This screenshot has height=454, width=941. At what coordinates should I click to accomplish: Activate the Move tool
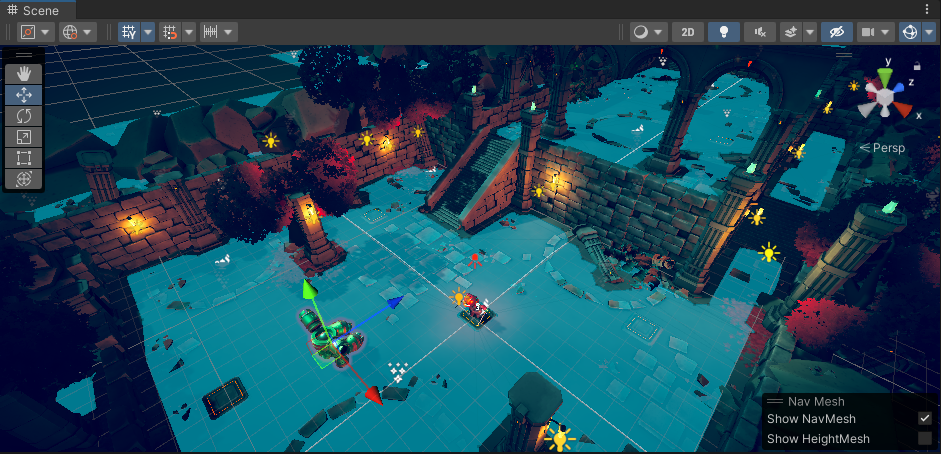pos(24,95)
